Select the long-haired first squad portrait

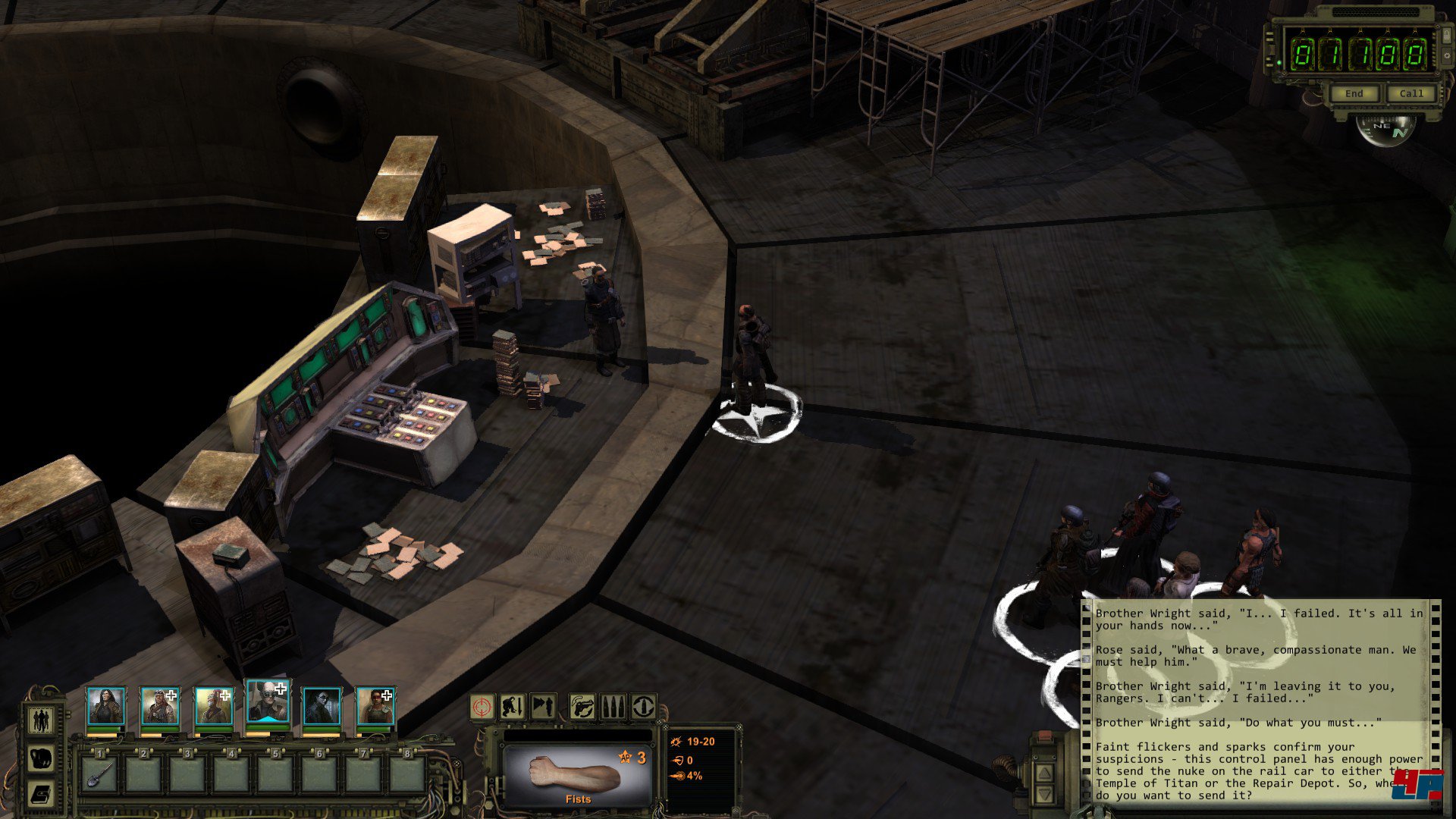(x=105, y=707)
